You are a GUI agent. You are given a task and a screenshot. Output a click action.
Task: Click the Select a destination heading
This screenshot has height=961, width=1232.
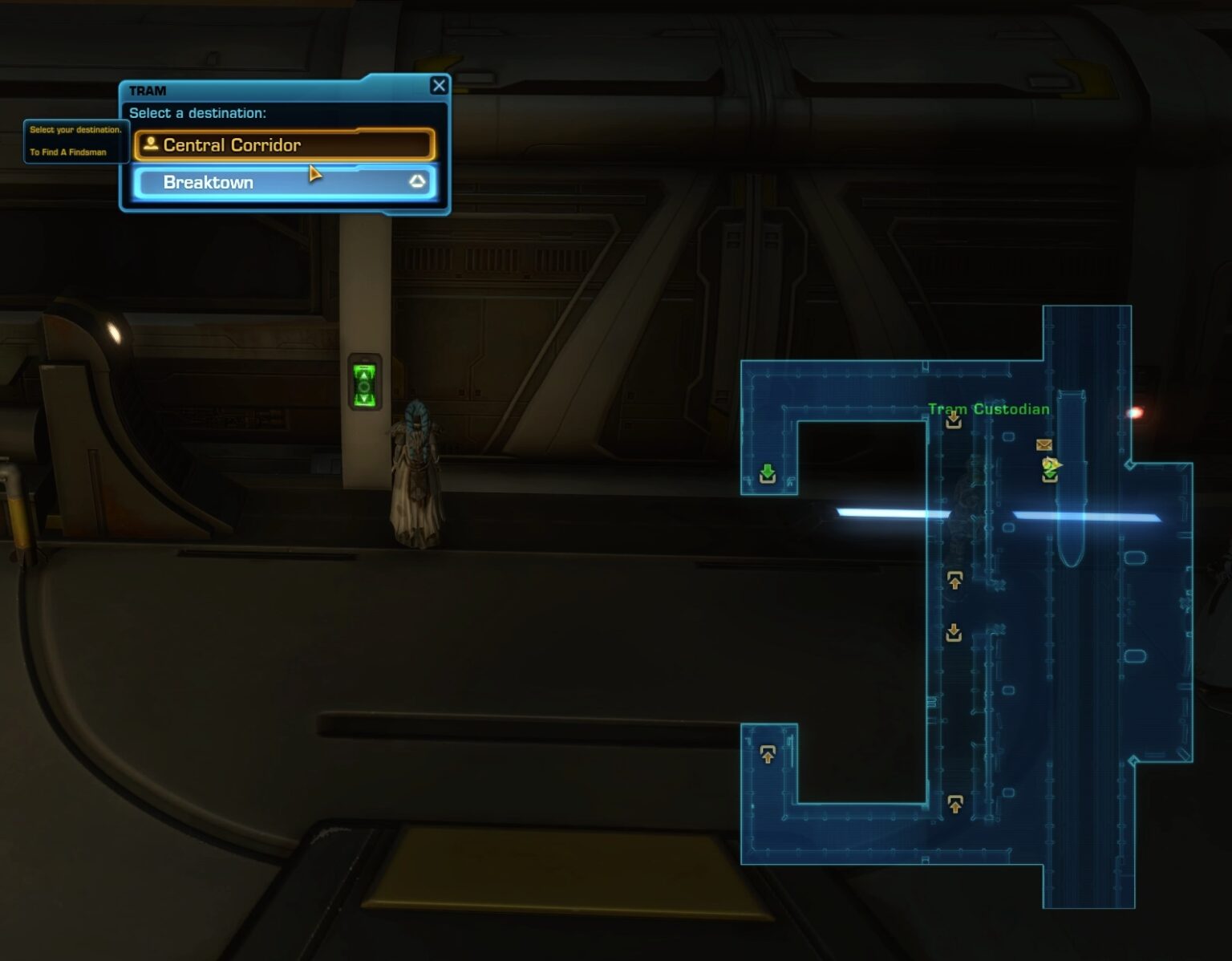196,113
